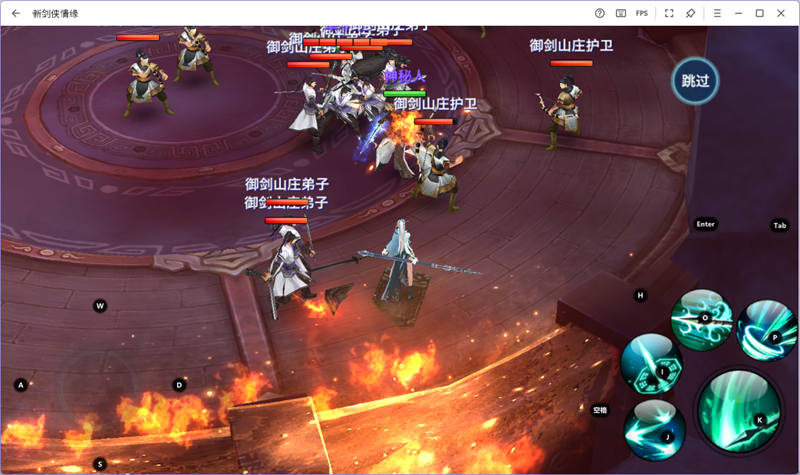This screenshot has height=475, width=800.
Task: Skip the cutscene with the 跳过 button
Action: pyautogui.click(x=695, y=81)
